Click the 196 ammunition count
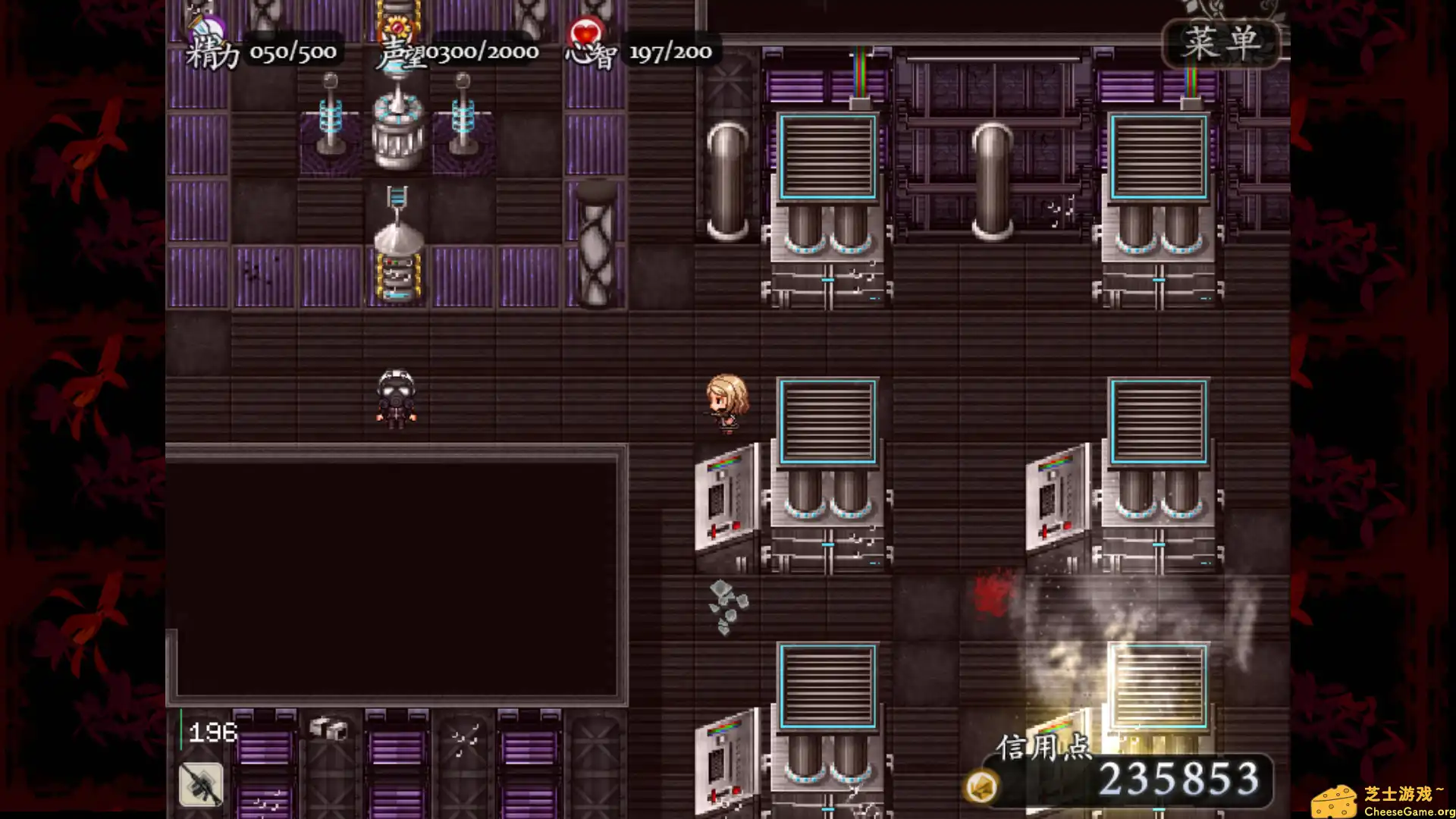 click(x=214, y=730)
